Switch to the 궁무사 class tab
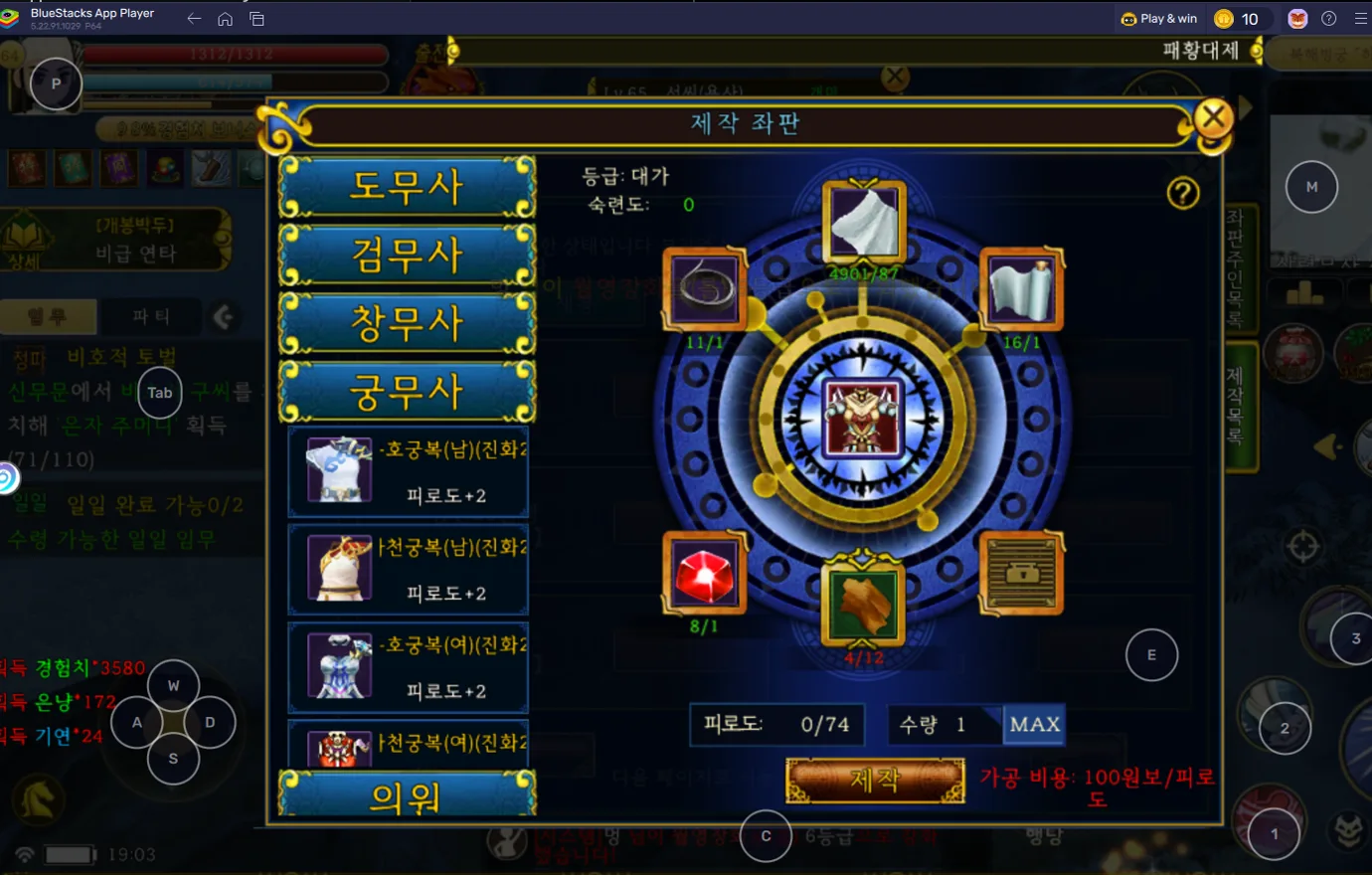This screenshot has width=1372, height=875. pos(406,392)
